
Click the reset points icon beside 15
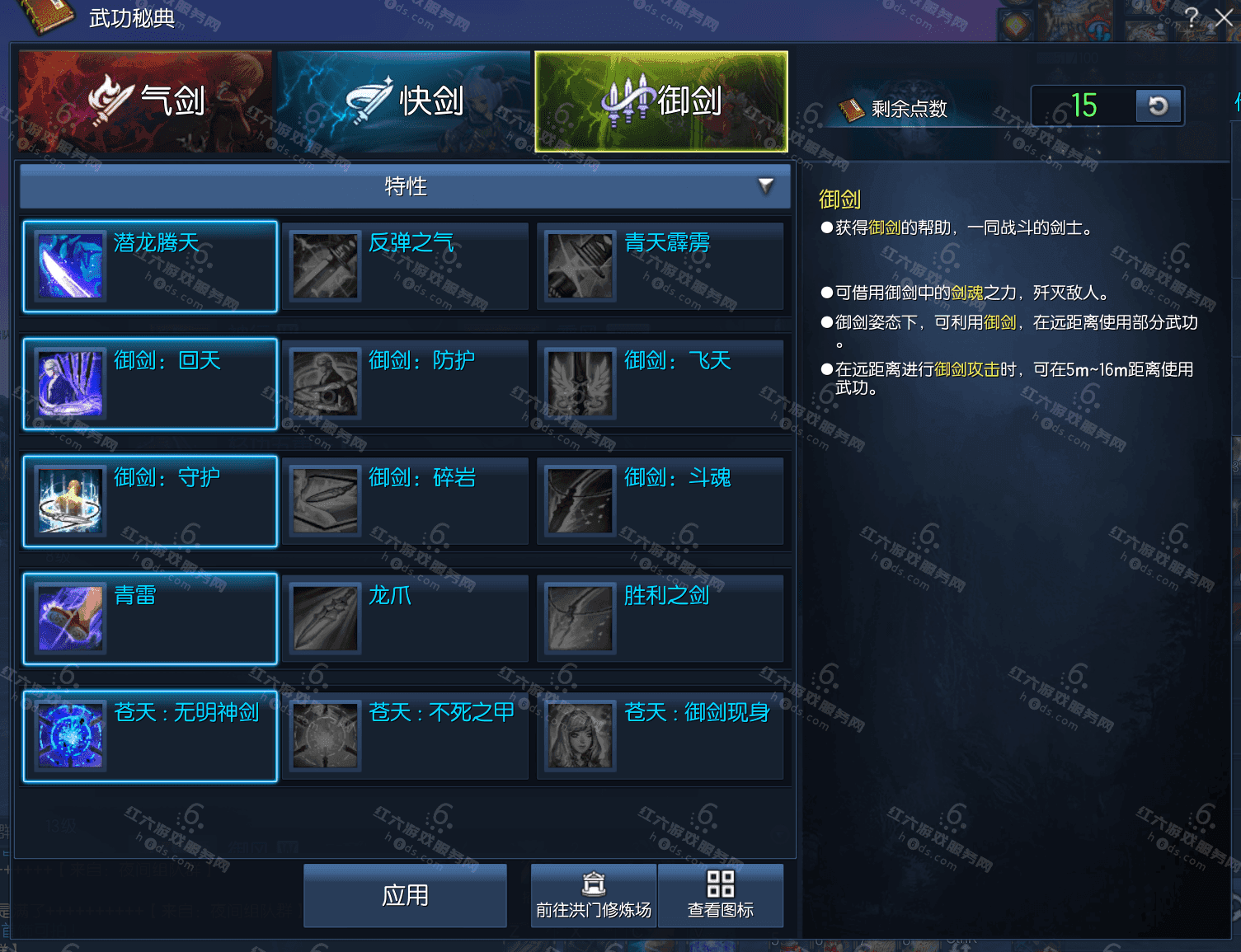point(1159,106)
